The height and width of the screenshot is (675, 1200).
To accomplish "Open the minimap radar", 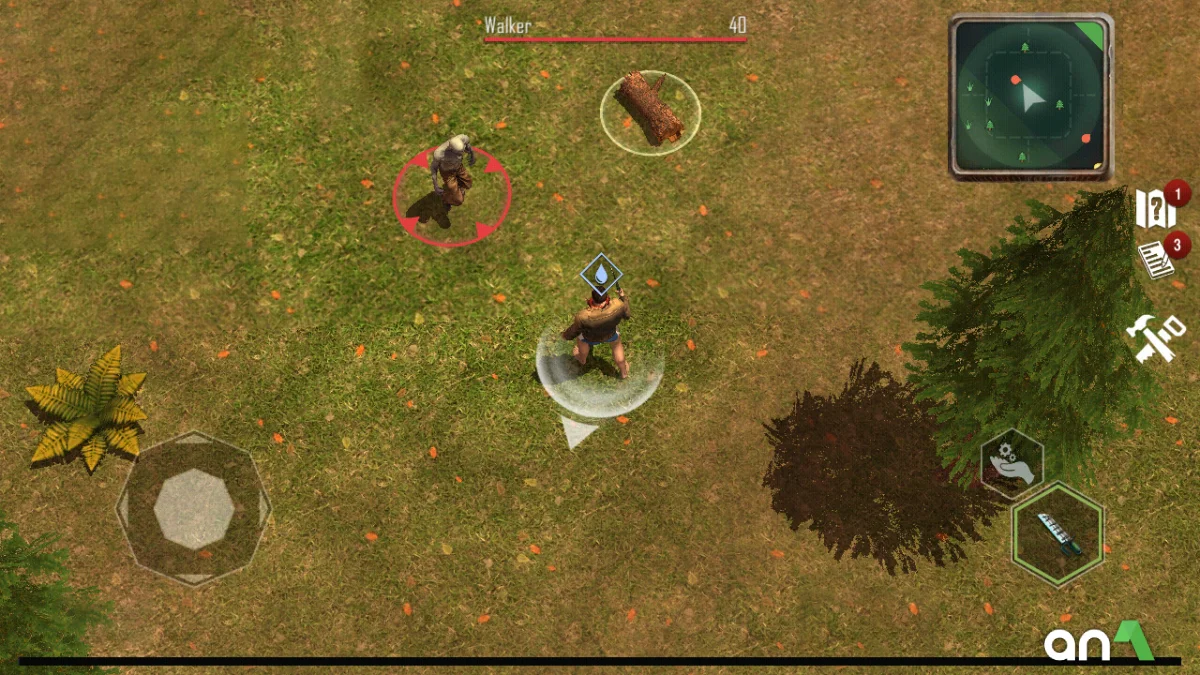I will (x=1029, y=96).
